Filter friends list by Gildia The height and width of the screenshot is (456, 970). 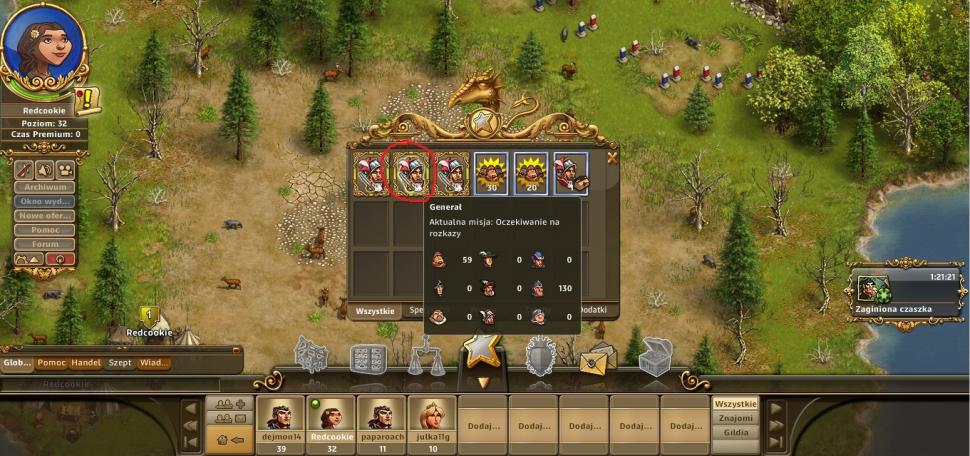(735, 433)
